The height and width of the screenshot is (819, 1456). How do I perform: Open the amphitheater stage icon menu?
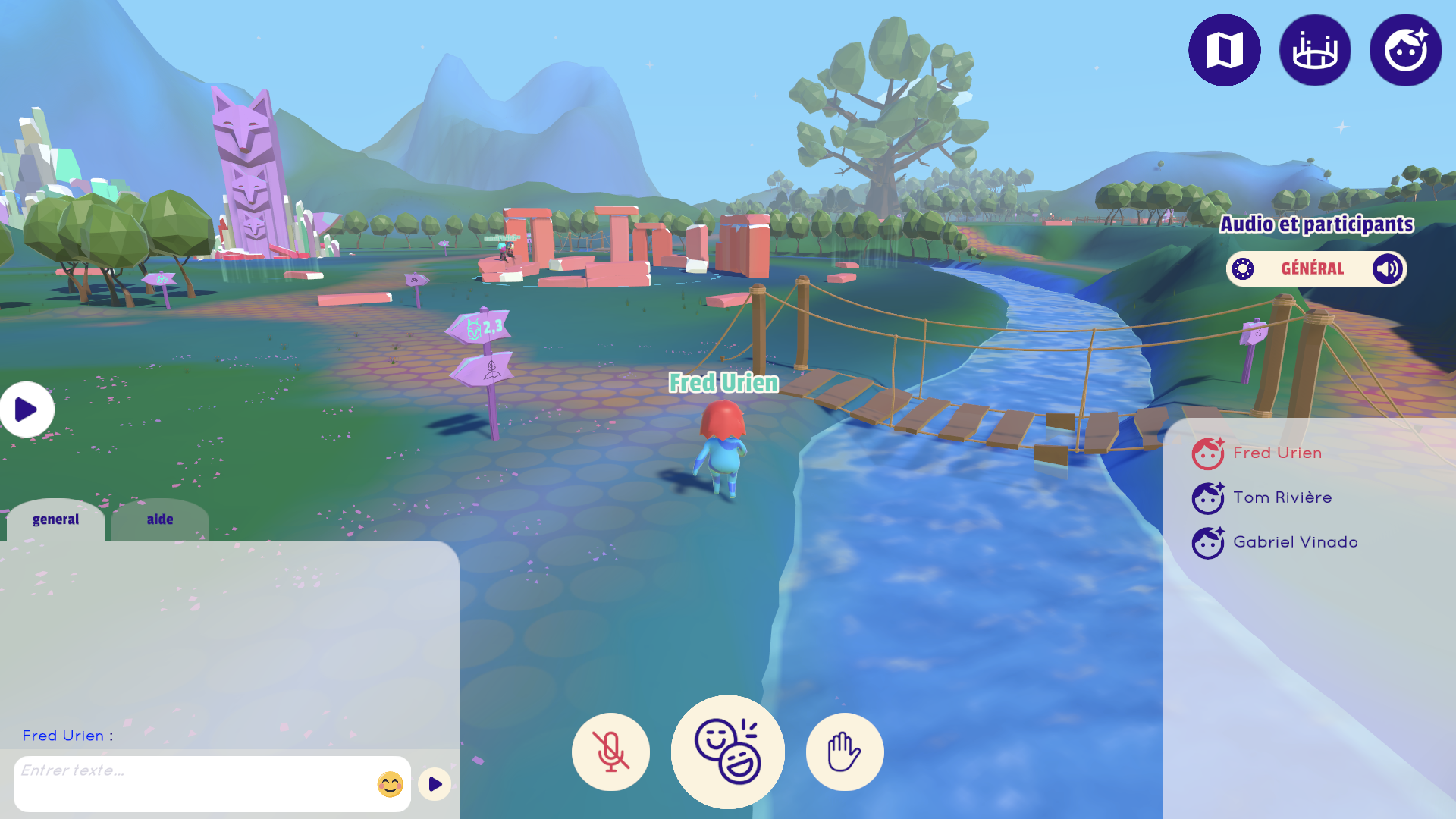click(x=1315, y=50)
